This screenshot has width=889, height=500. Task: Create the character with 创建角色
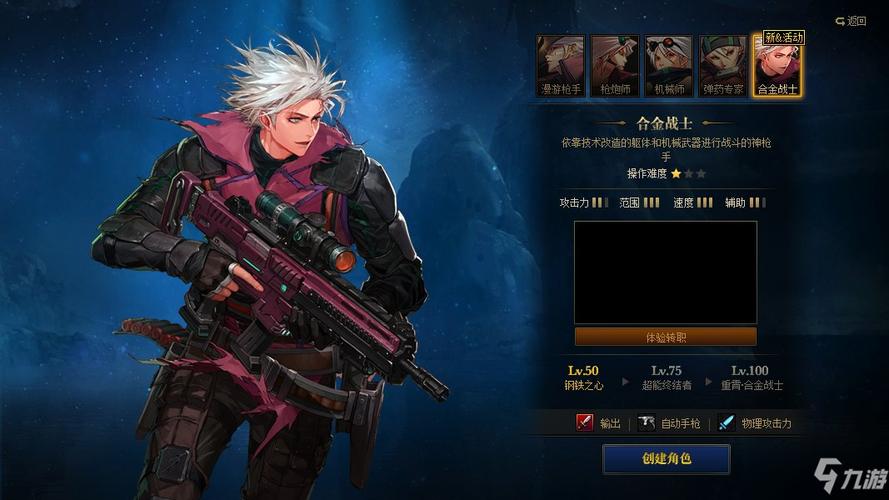[666, 459]
